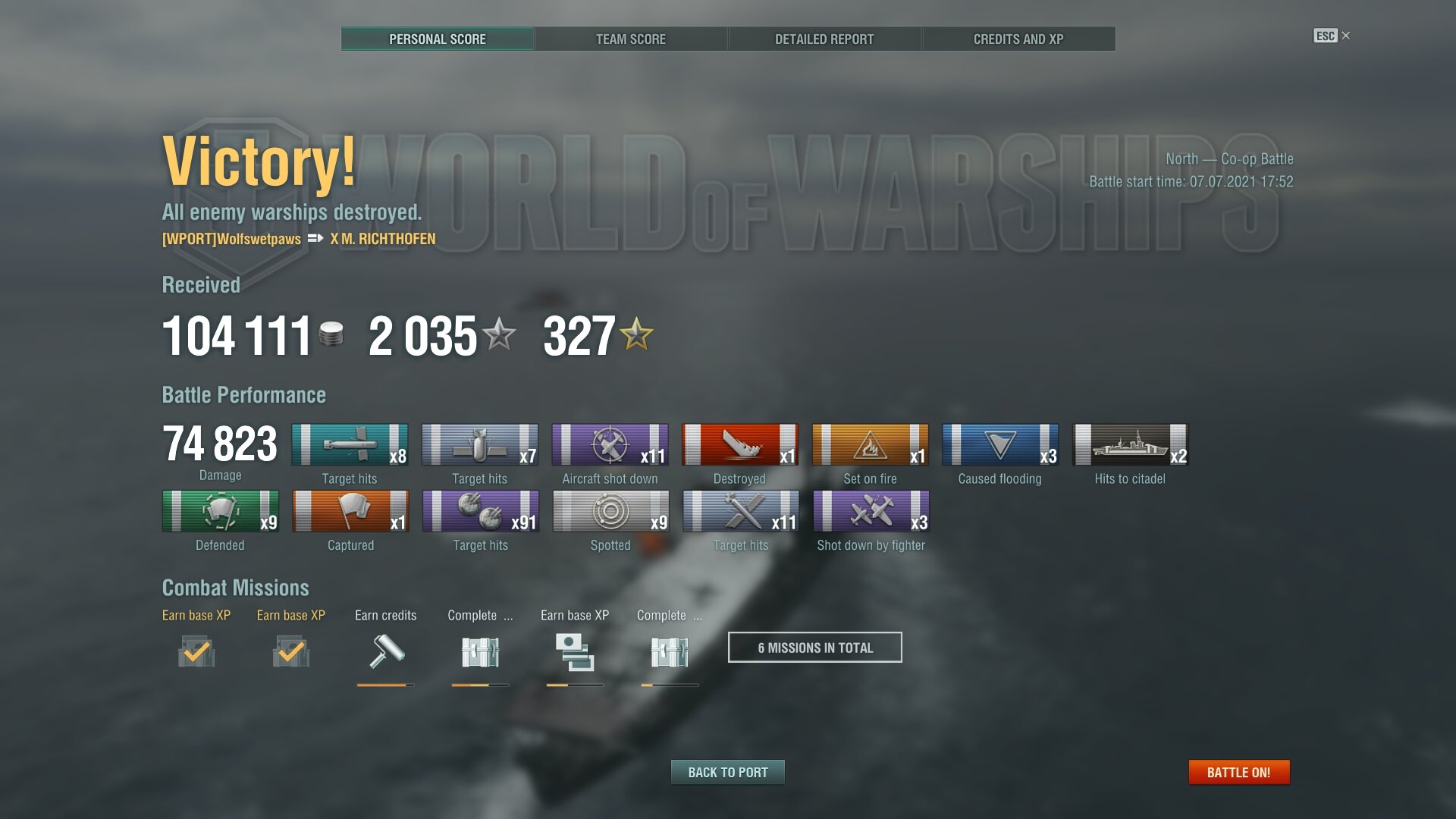Choose the Caused flooding ribbon
Viewport: 1456px width, 819px height.
coord(1000,444)
